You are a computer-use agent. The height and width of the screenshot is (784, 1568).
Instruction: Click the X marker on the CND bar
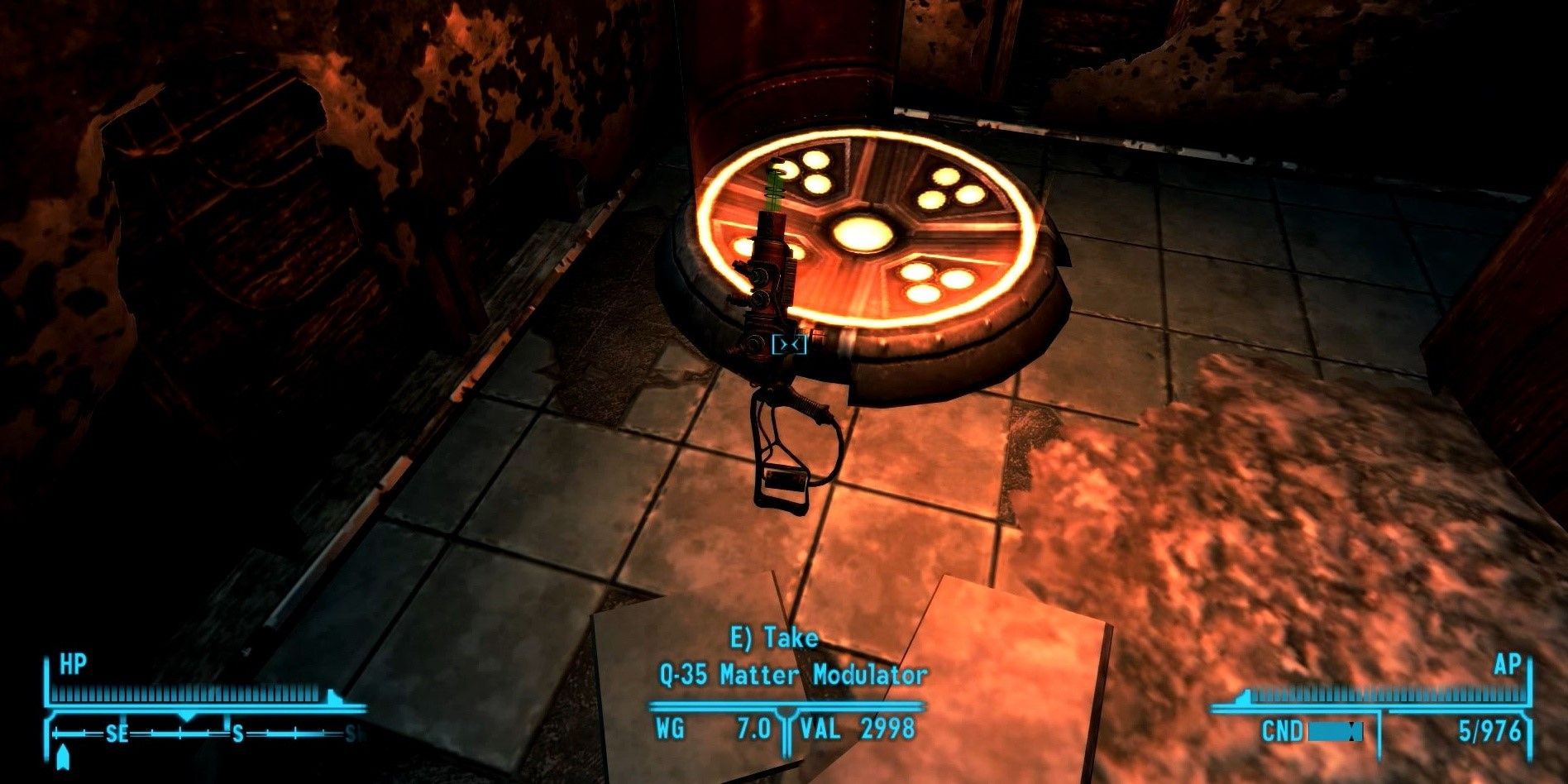[1353, 732]
